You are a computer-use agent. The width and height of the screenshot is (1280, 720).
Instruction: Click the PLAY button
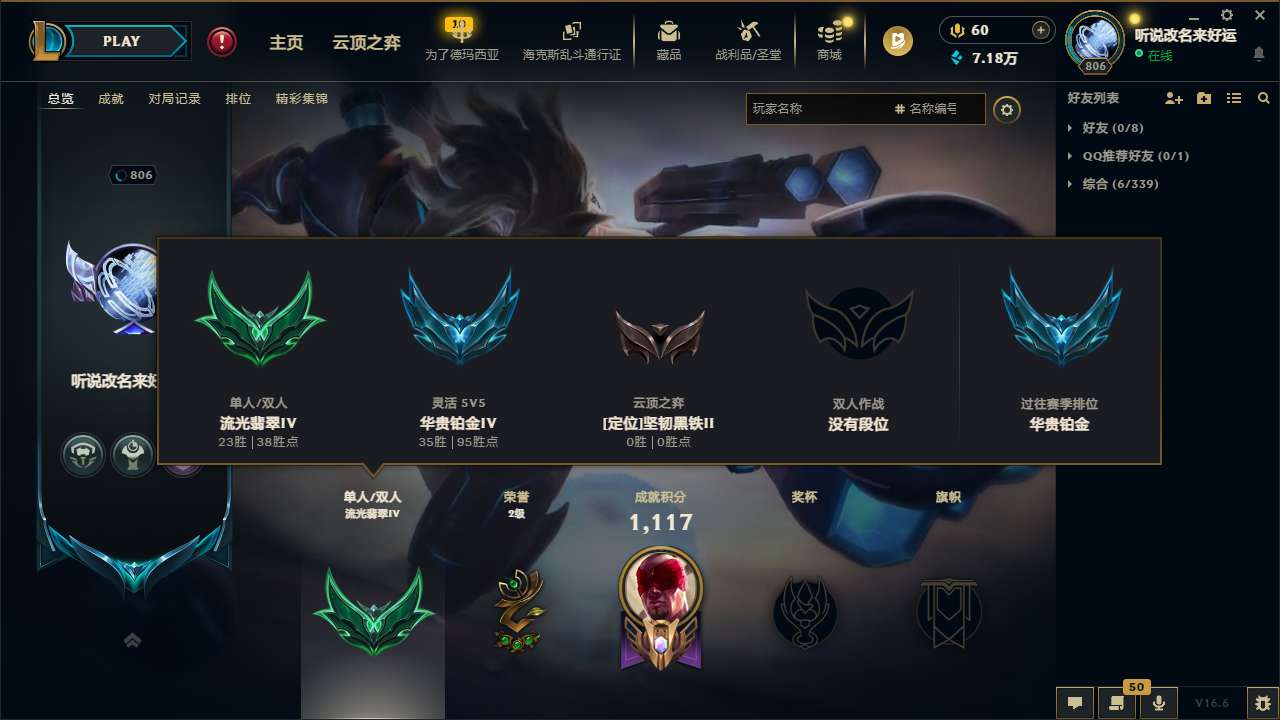pyautogui.click(x=122, y=41)
